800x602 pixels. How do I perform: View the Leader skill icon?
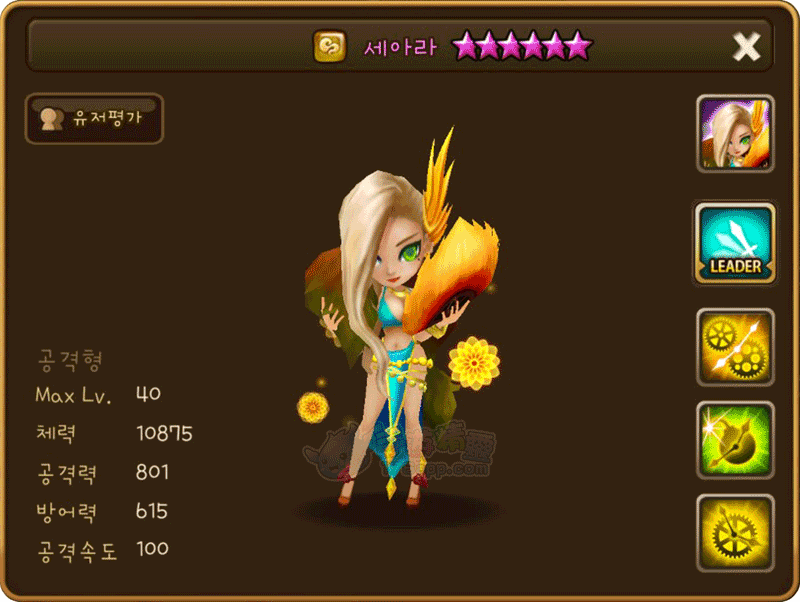pyautogui.click(x=735, y=243)
